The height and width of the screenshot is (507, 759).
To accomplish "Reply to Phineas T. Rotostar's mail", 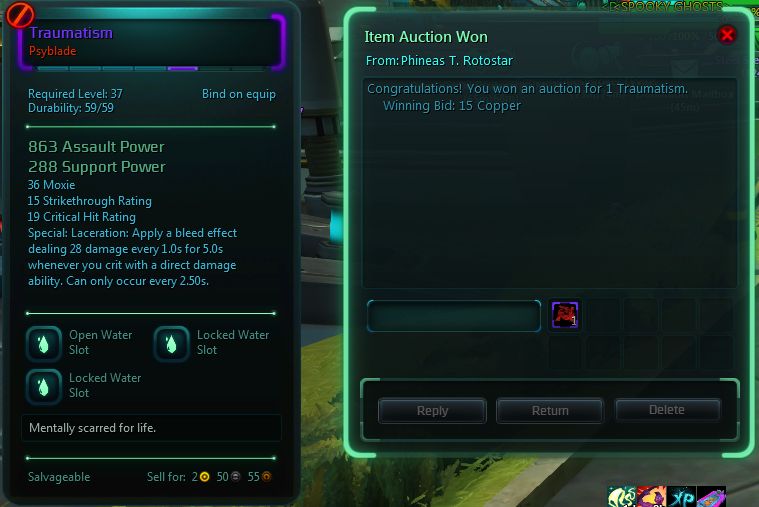I will click(x=432, y=410).
